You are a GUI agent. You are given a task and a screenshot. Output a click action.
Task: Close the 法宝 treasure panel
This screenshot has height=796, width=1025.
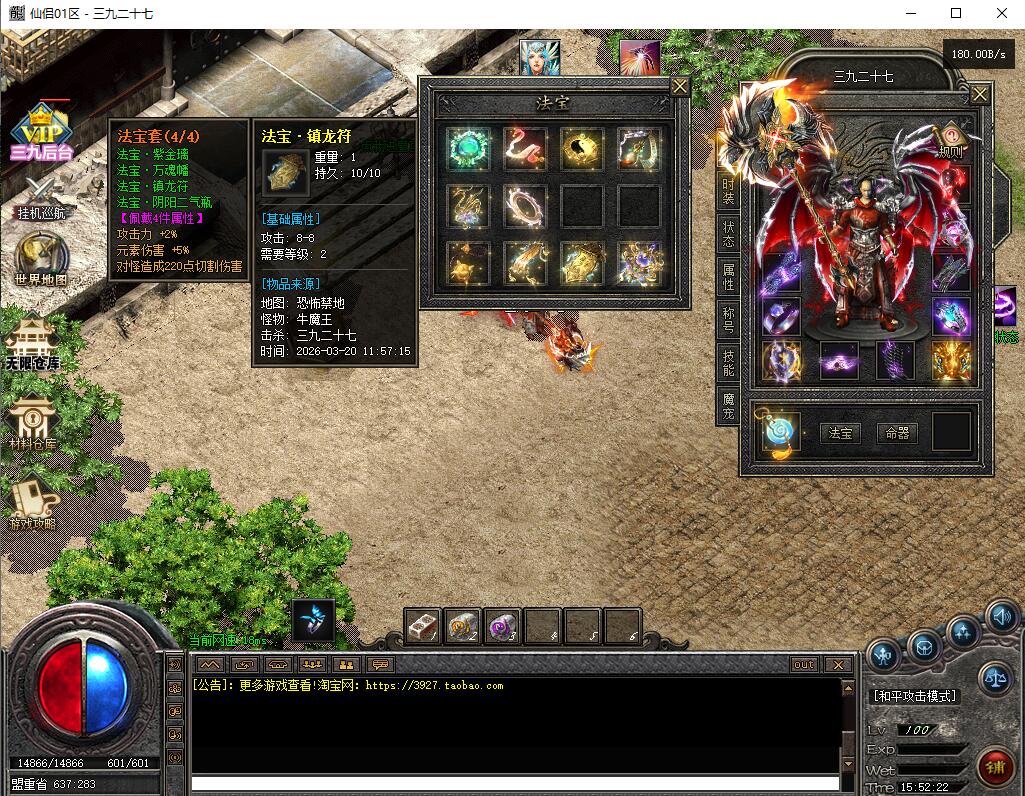coord(680,87)
